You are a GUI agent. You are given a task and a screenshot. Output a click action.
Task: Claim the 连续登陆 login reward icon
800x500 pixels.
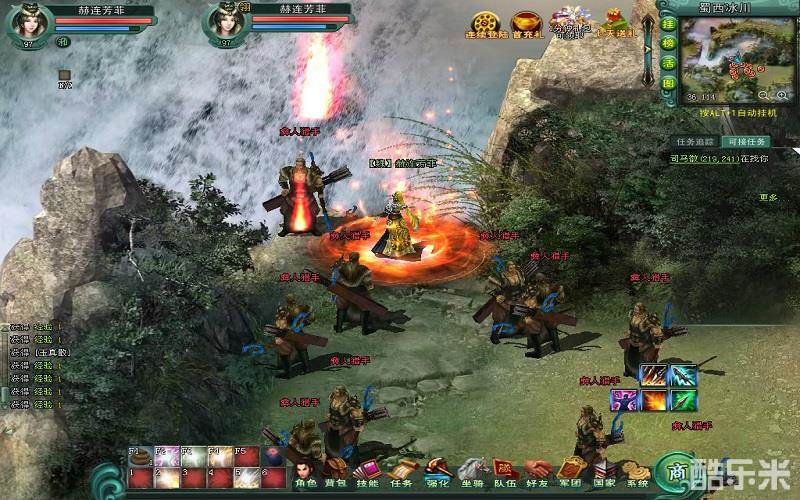[486, 24]
